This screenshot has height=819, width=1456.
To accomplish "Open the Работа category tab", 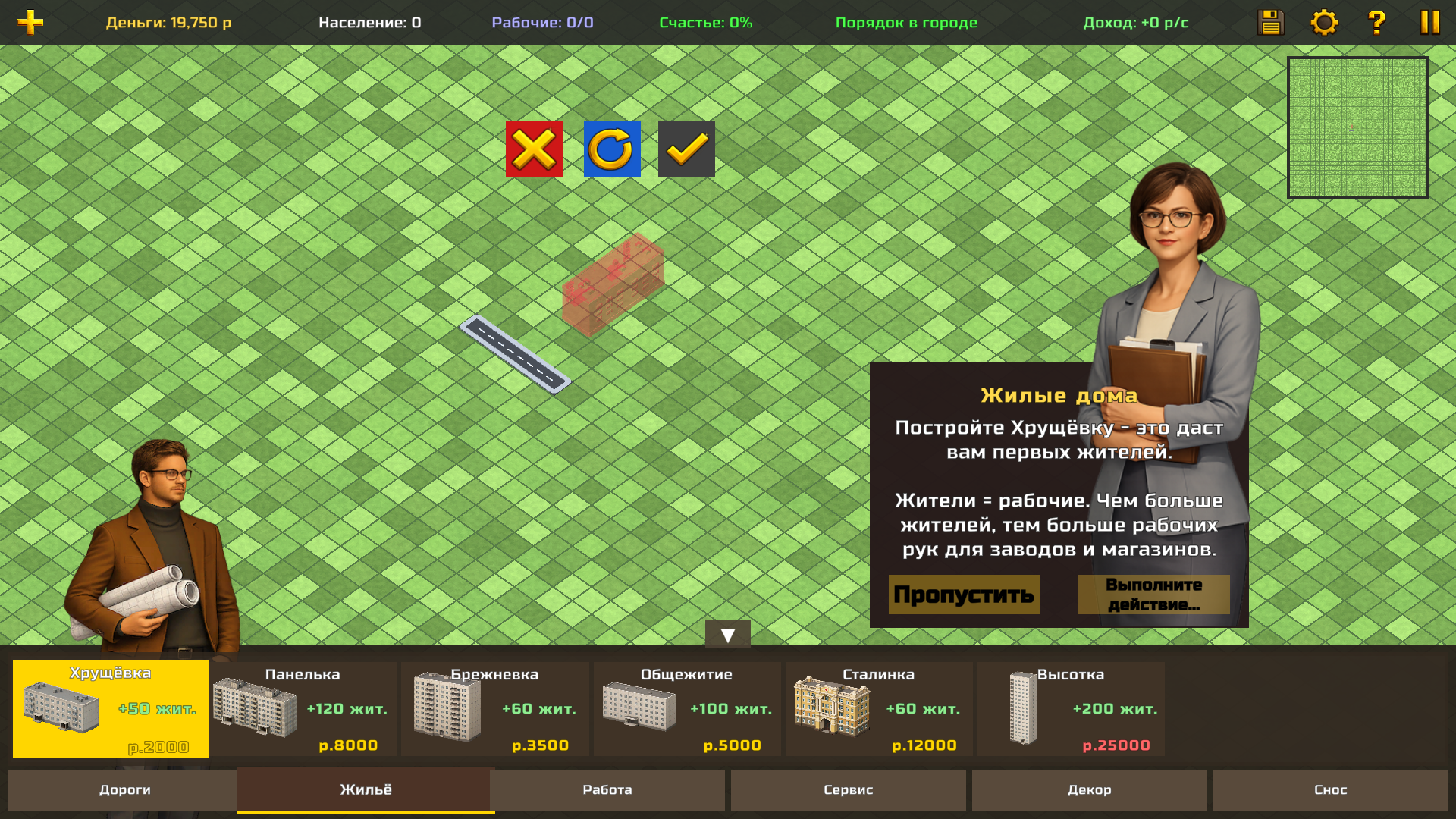I will (607, 789).
